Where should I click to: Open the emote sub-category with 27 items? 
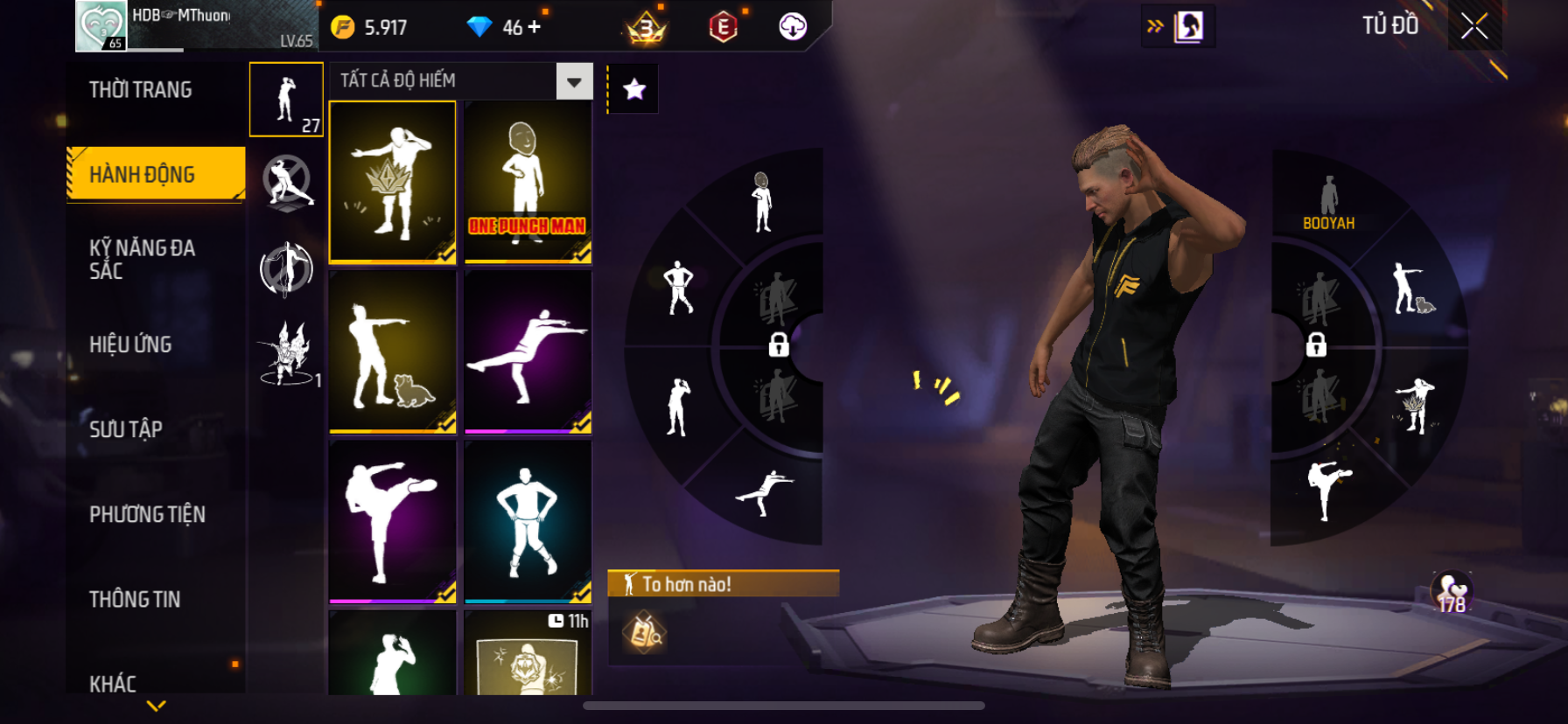coord(286,100)
